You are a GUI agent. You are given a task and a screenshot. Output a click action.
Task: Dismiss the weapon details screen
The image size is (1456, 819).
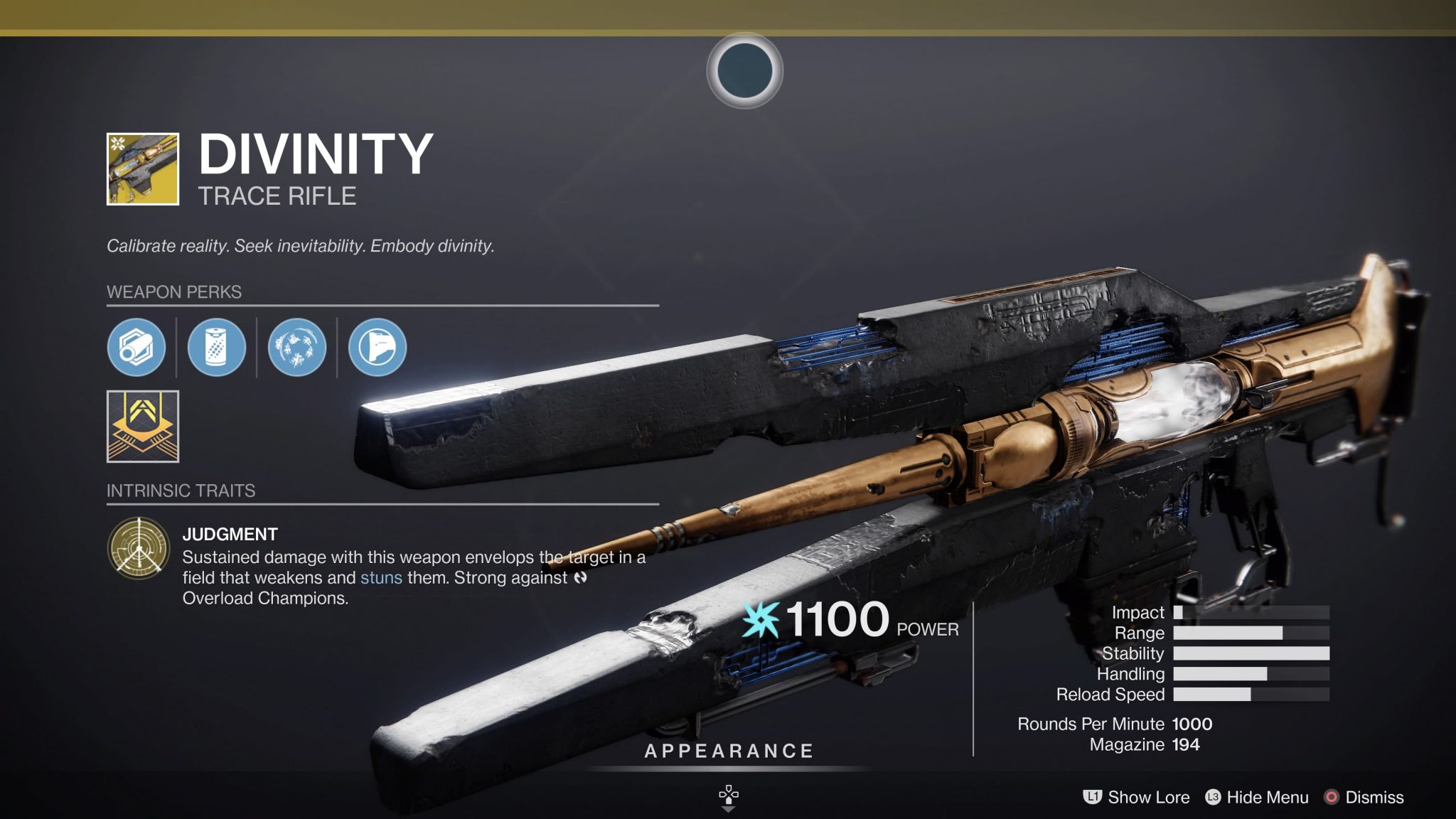point(1364,798)
